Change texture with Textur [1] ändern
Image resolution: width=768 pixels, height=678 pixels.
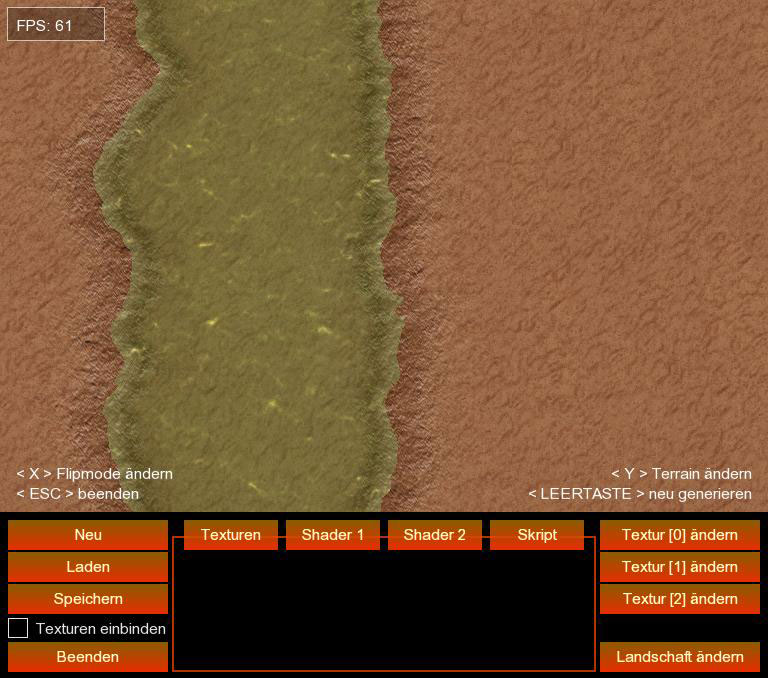pos(680,567)
